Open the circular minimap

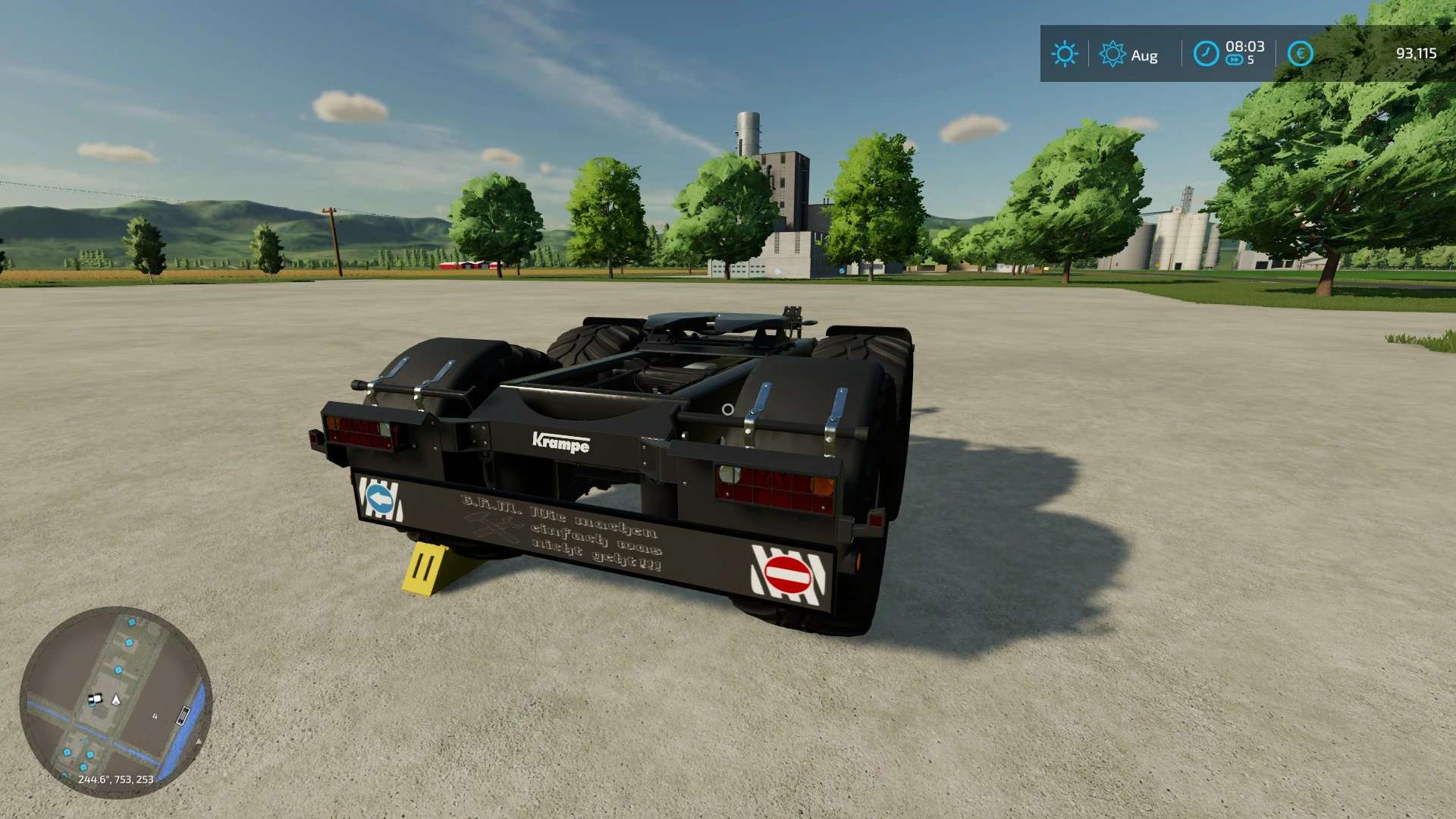(115, 701)
